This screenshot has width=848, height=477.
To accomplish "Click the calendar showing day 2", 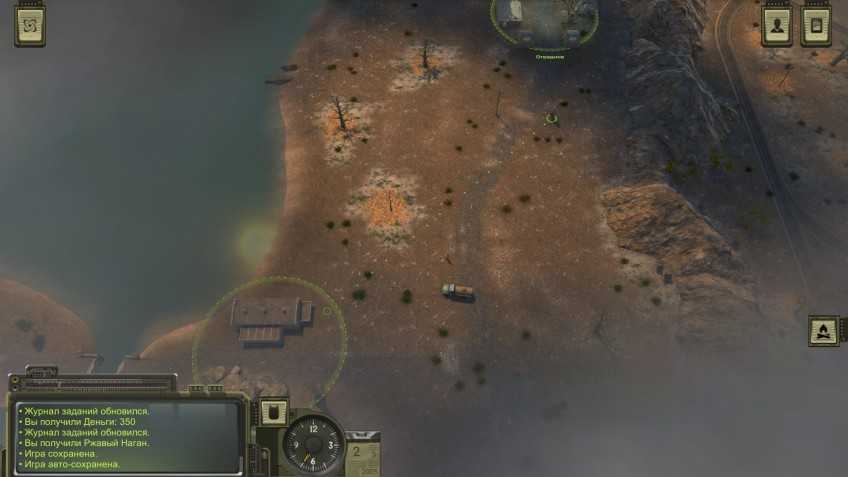I will click(365, 456).
